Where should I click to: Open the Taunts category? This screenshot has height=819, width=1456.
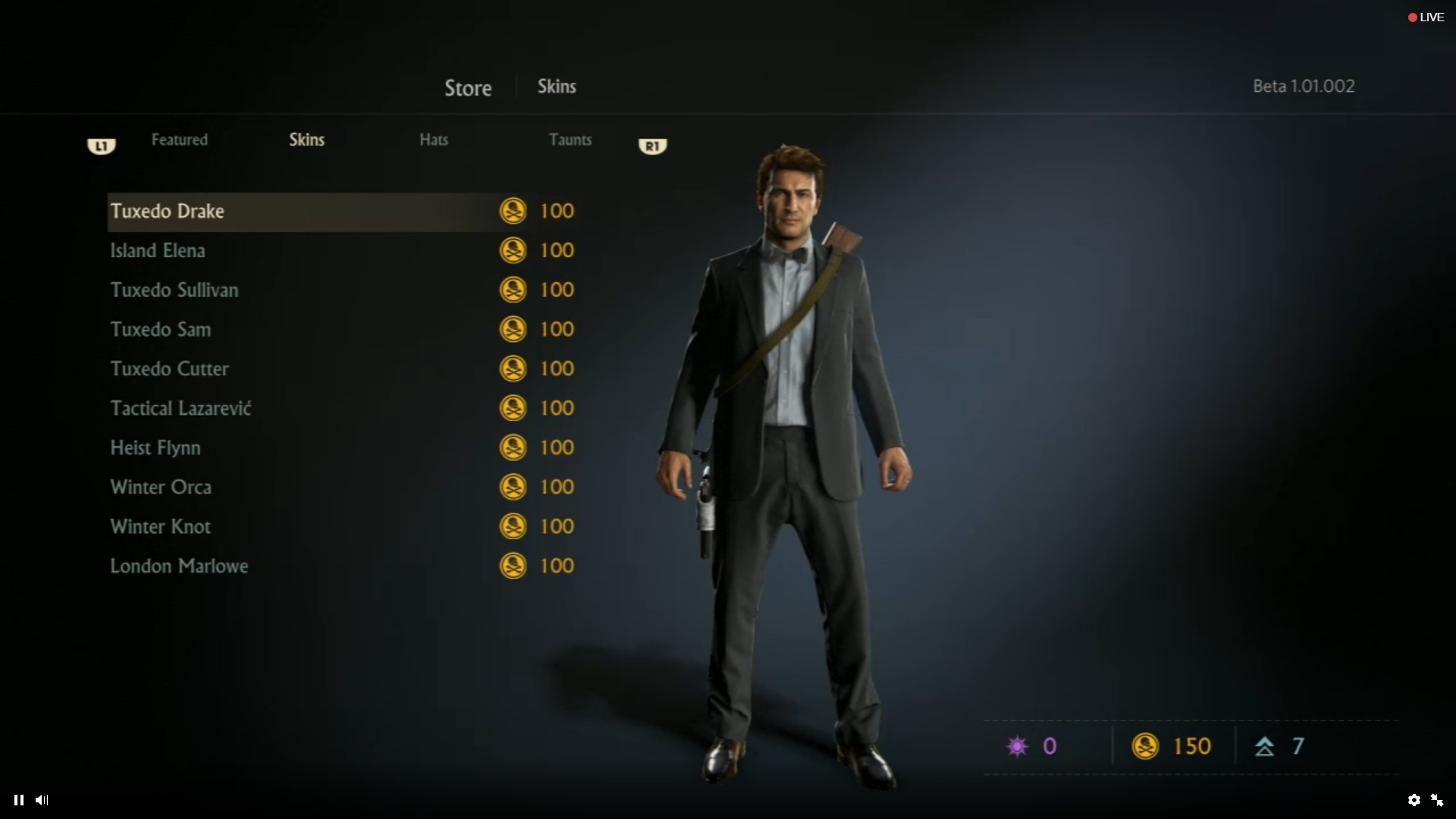pos(570,140)
